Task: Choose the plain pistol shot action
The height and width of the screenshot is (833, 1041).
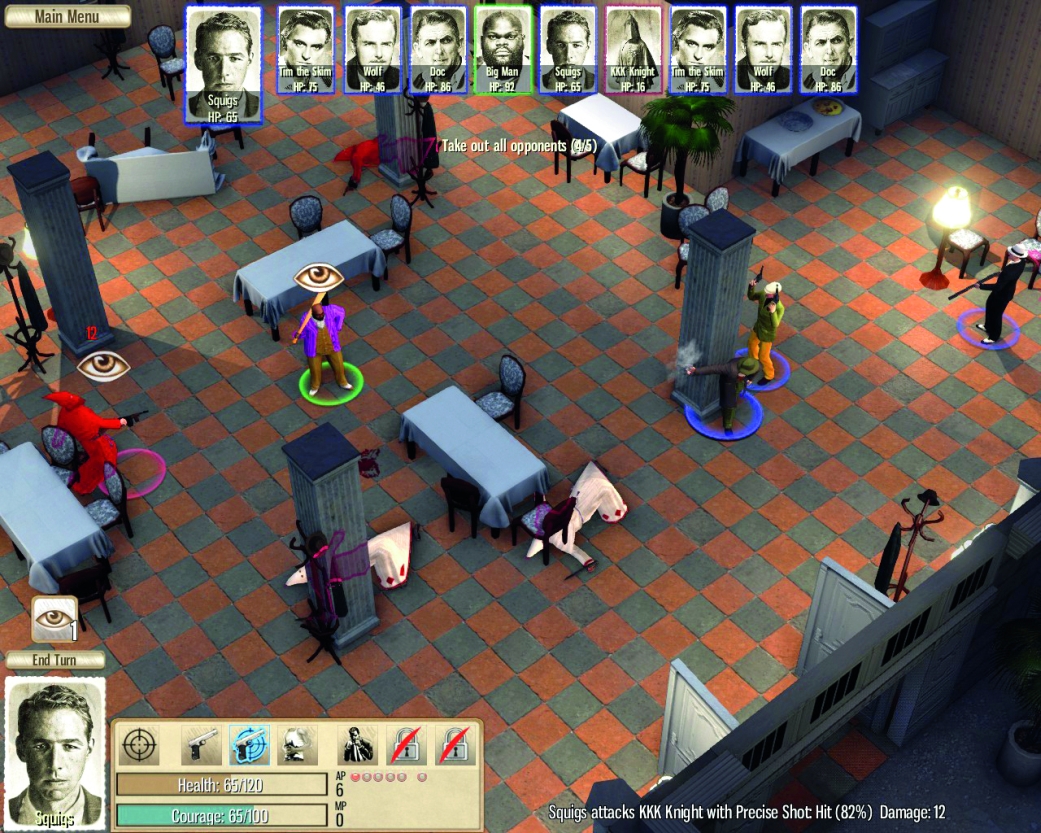Action: [201, 746]
